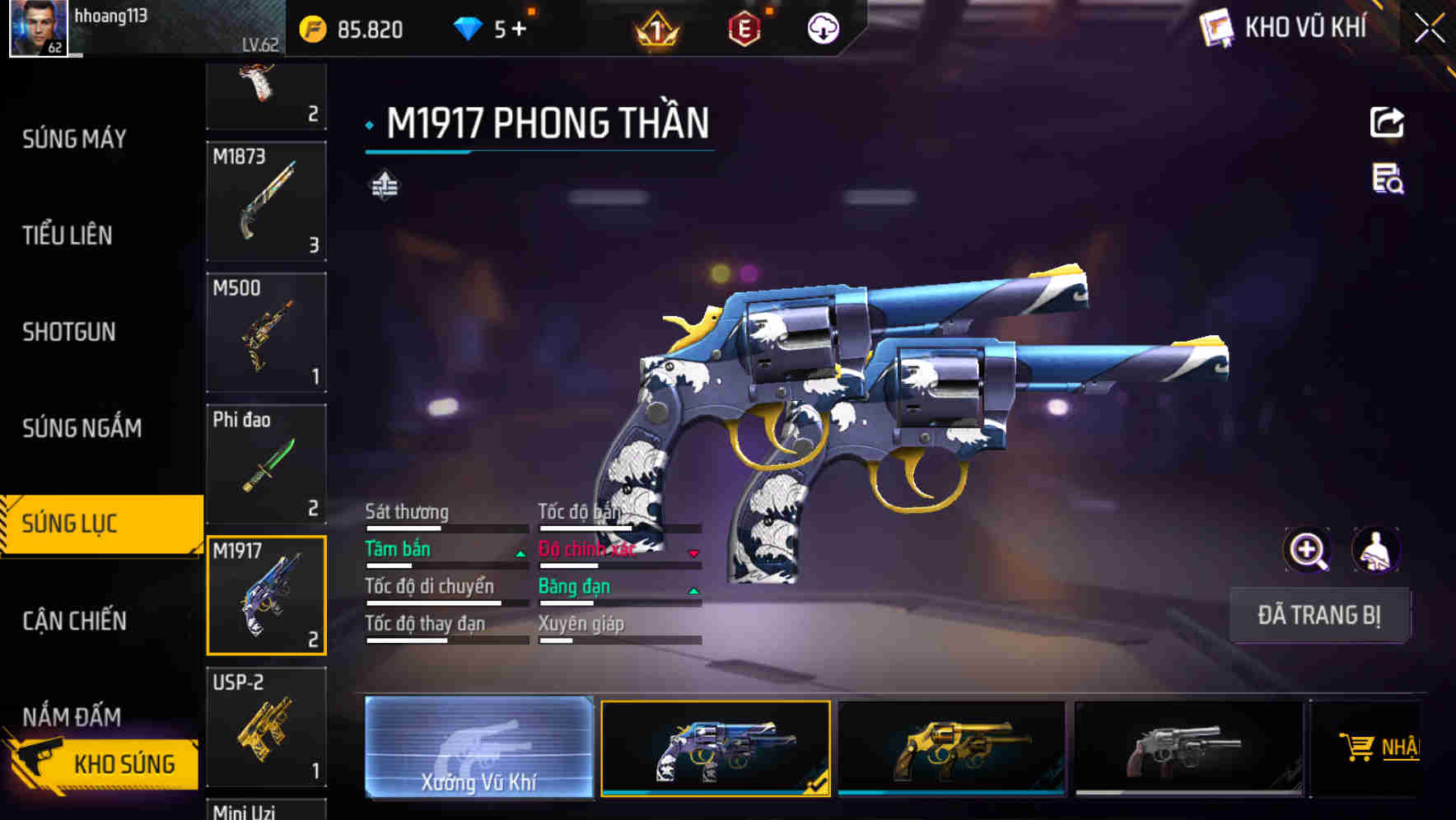The width and height of the screenshot is (1456, 820).
Task: Add diamonds with the plus button
Action: (x=518, y=30)
